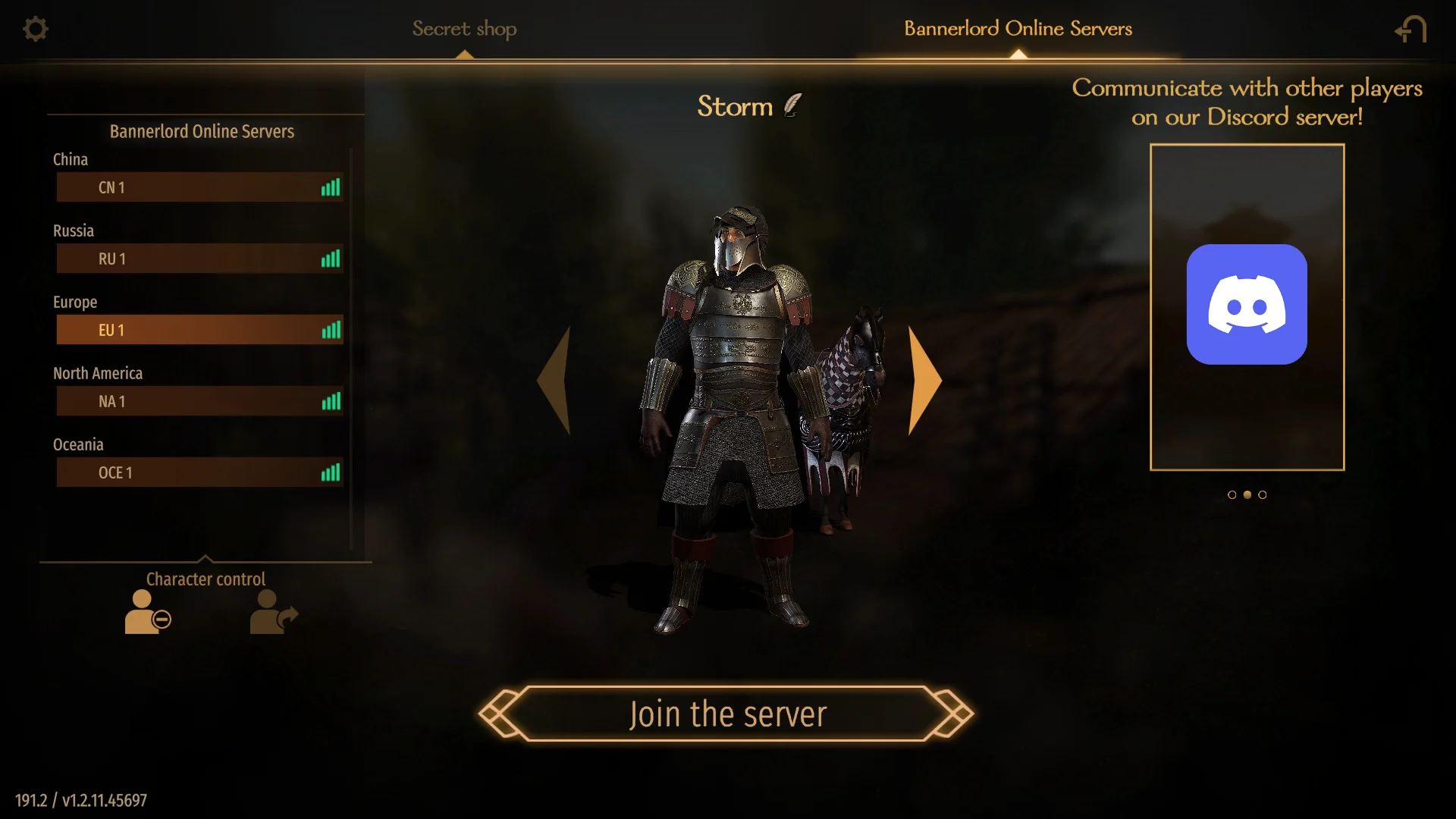
Task: Select the OCE 1 server
Action: click(199, 472)
